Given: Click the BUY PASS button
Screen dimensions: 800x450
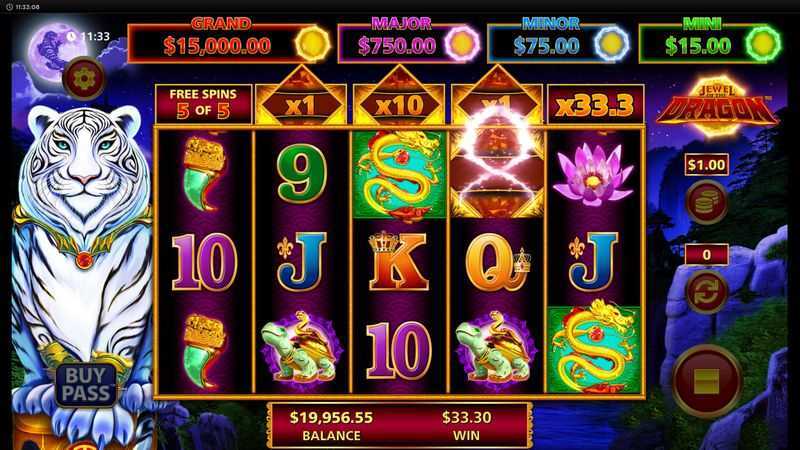Looking at the screenshot, I should 86,383.
